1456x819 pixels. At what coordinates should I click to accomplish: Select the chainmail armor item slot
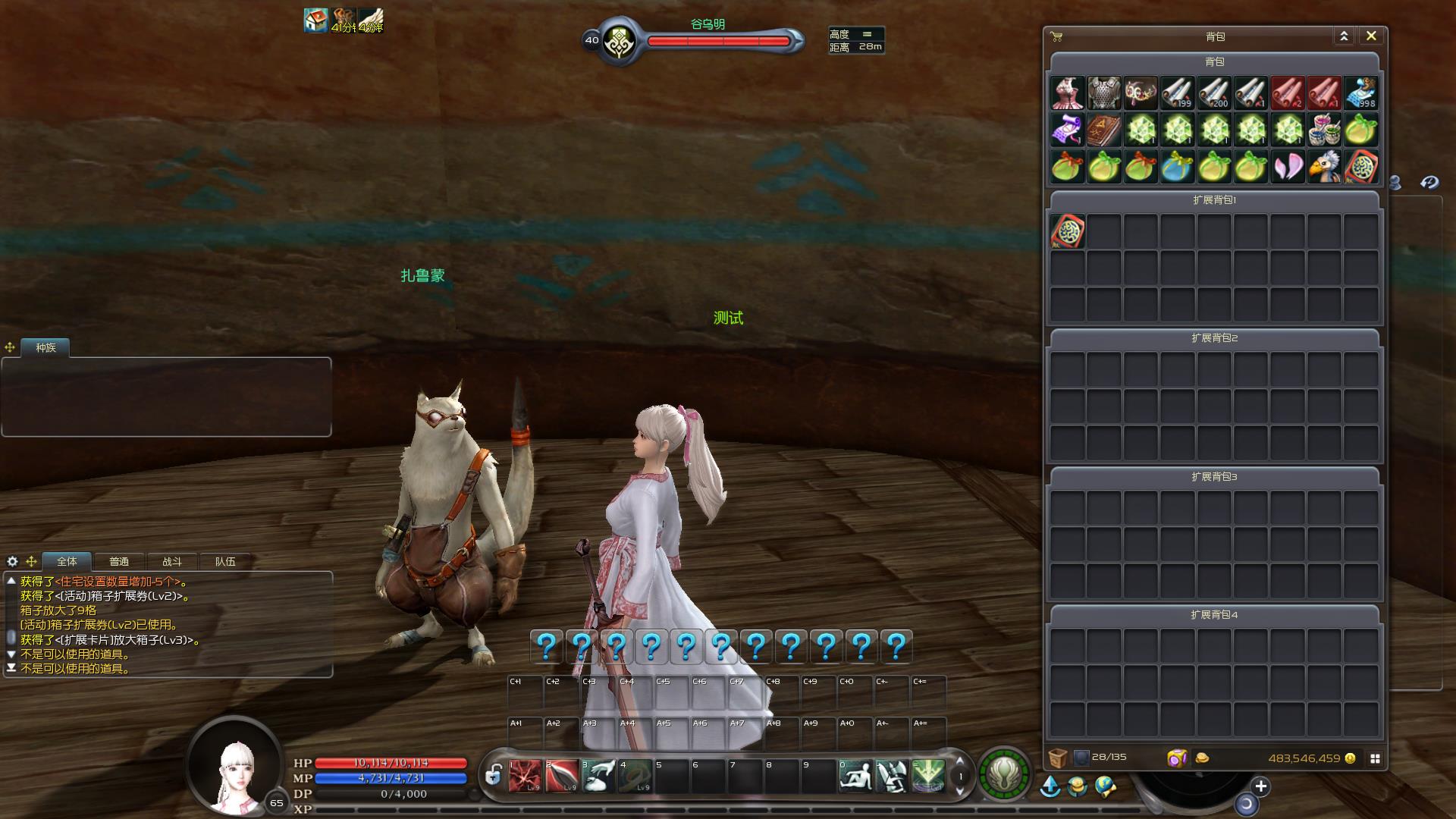click(1104, 93)
